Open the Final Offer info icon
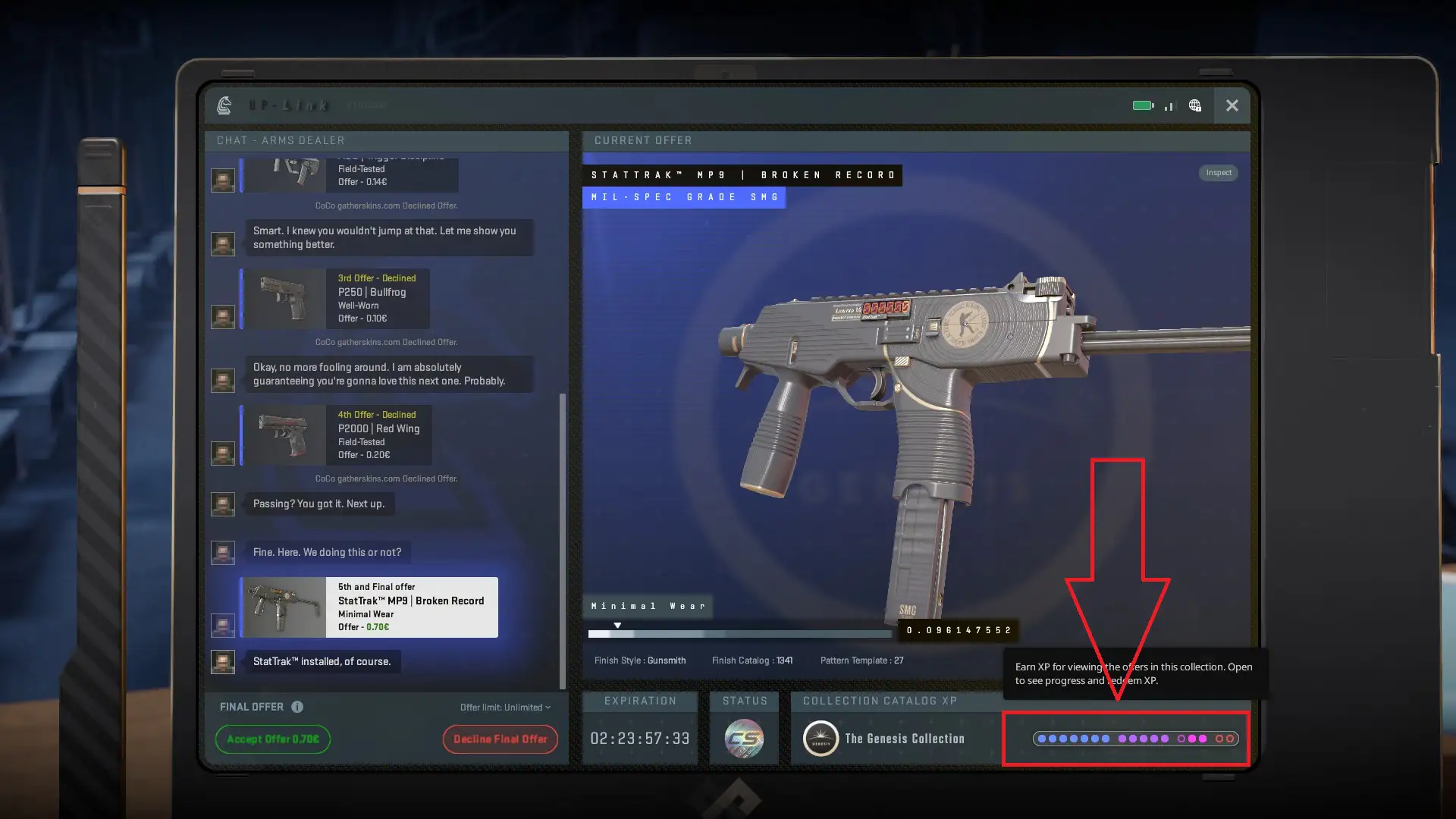The width and height of the screenshot is (1456, 819). point(296,706)
